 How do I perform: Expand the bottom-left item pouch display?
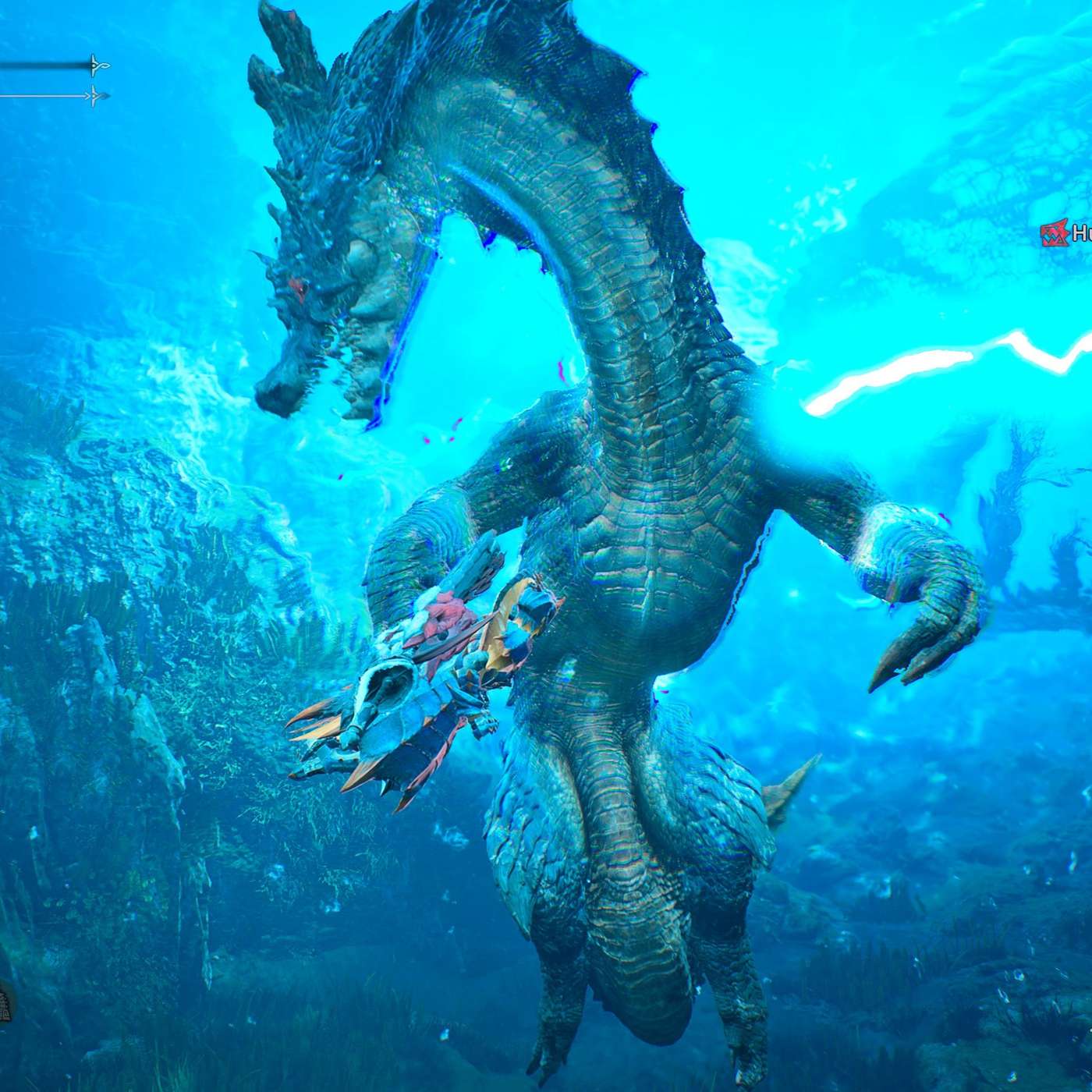coord(5,1006)
